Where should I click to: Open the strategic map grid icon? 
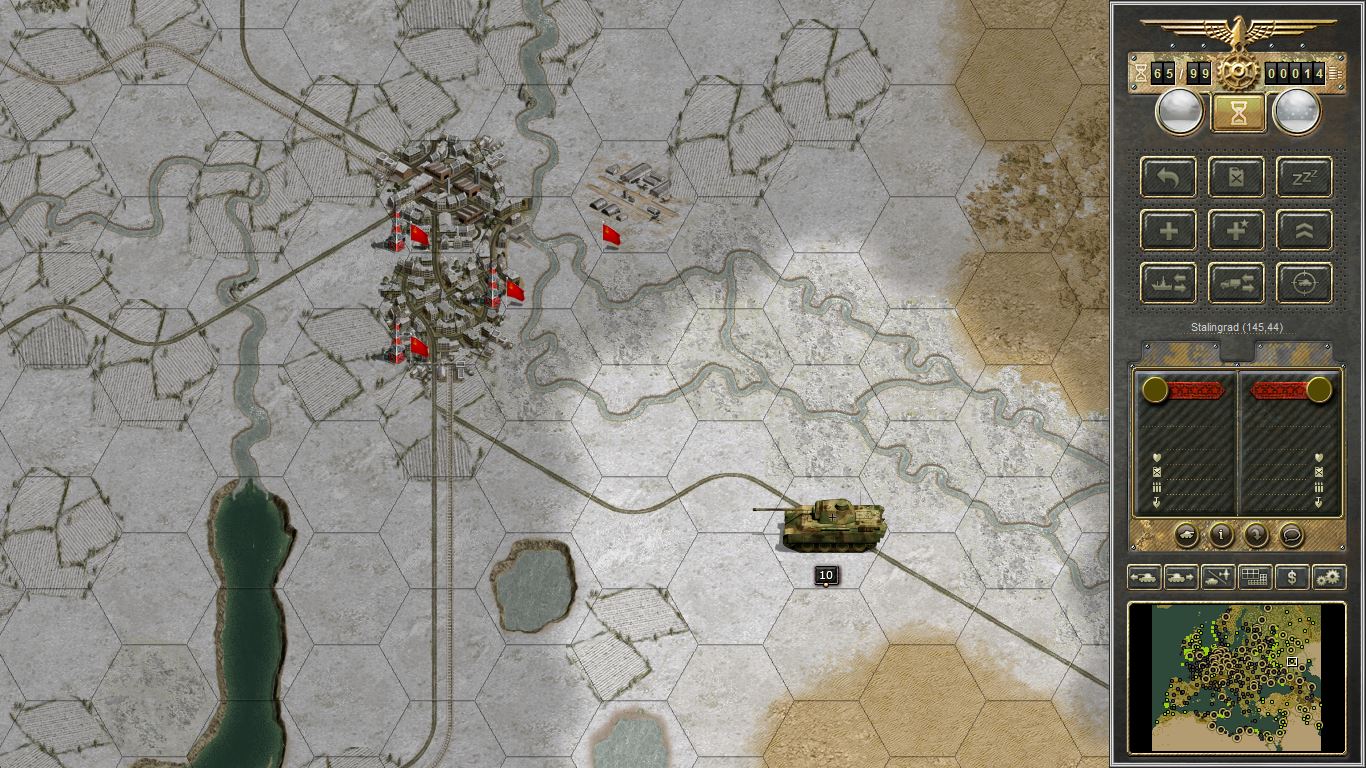click(1254, 577)
